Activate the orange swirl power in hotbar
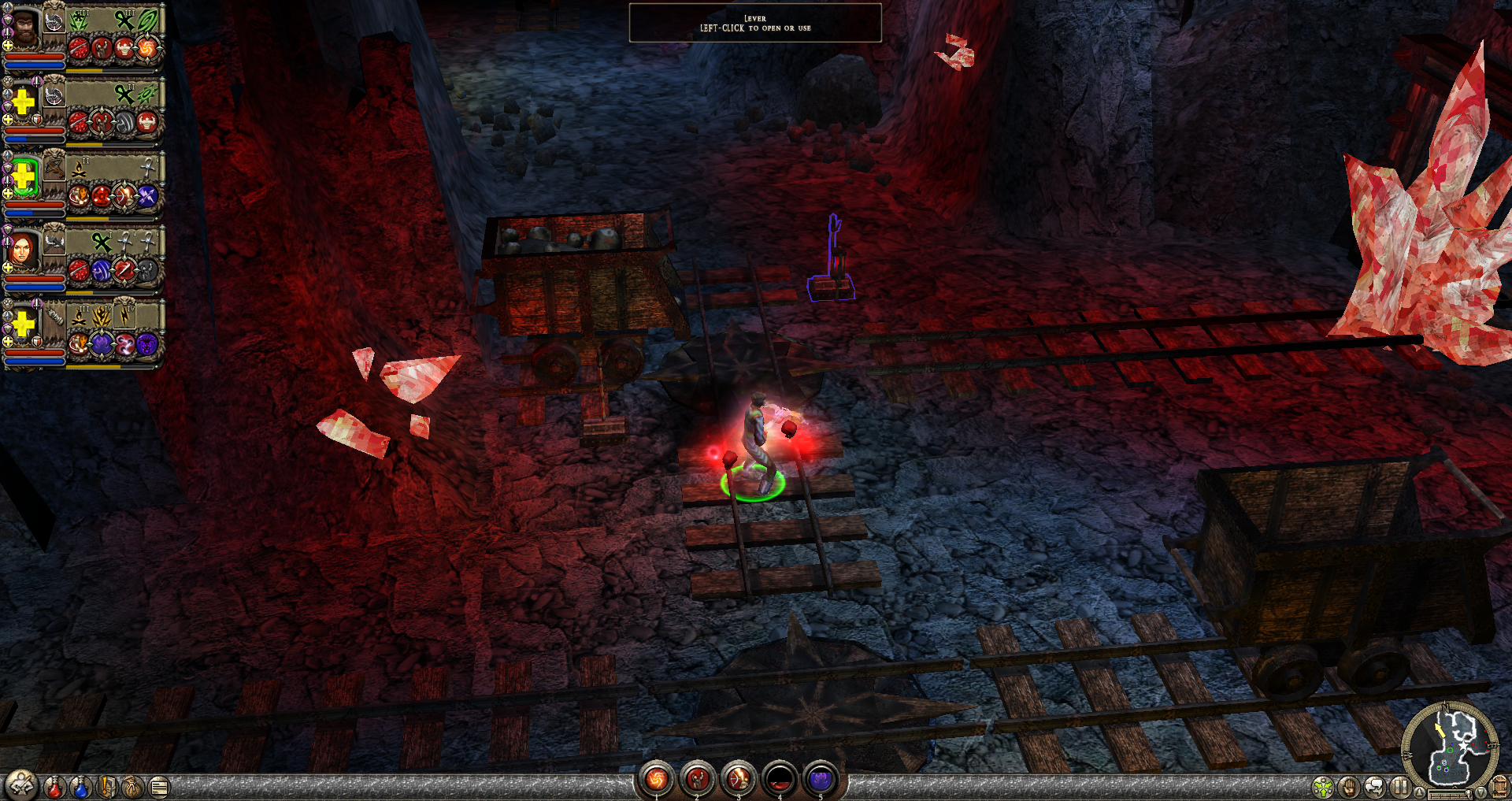This screenshot has width=1512, height=801. pyautogui.click(x=656, y=779)
